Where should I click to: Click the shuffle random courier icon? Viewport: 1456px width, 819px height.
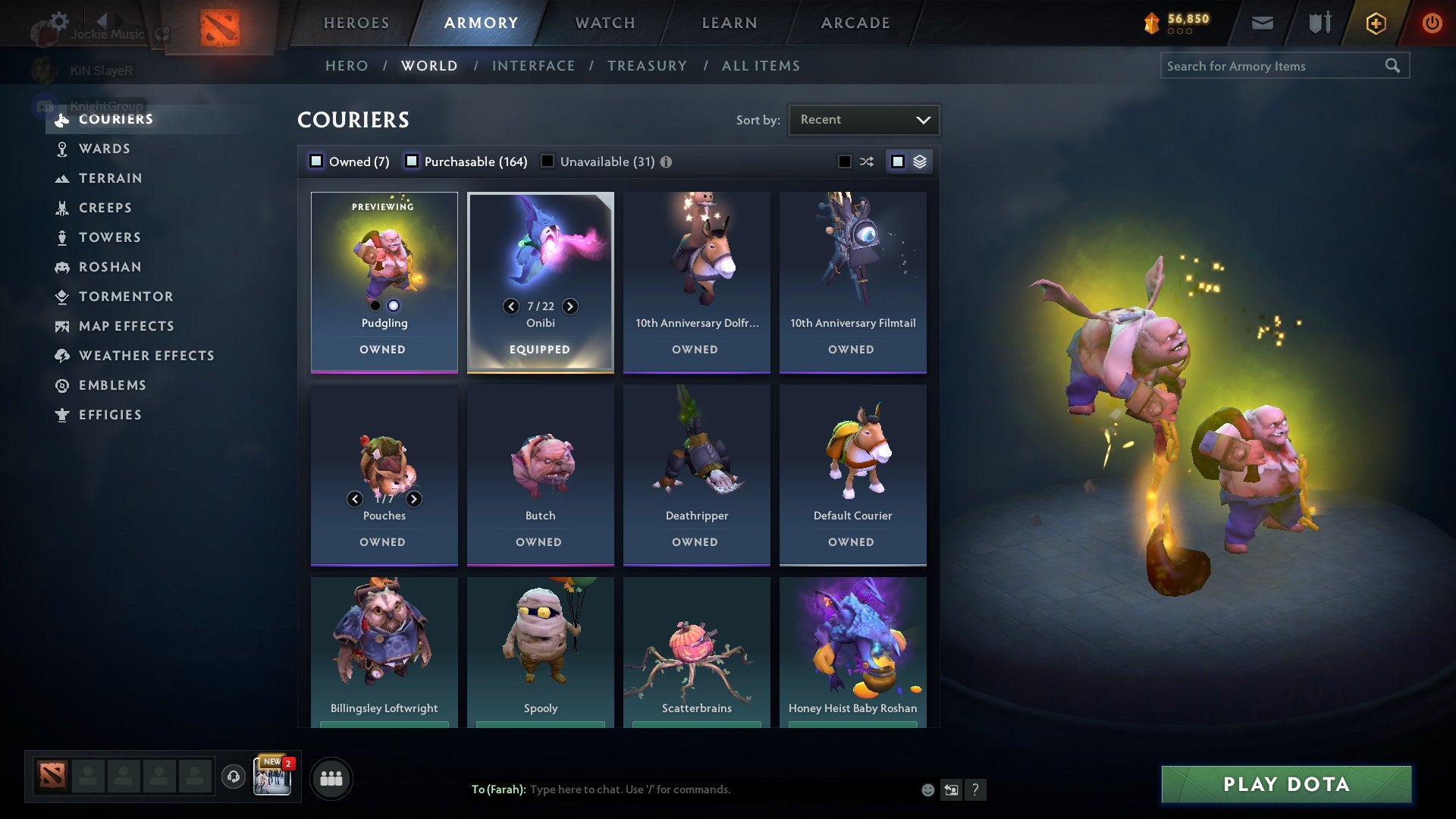pos(865,161)
